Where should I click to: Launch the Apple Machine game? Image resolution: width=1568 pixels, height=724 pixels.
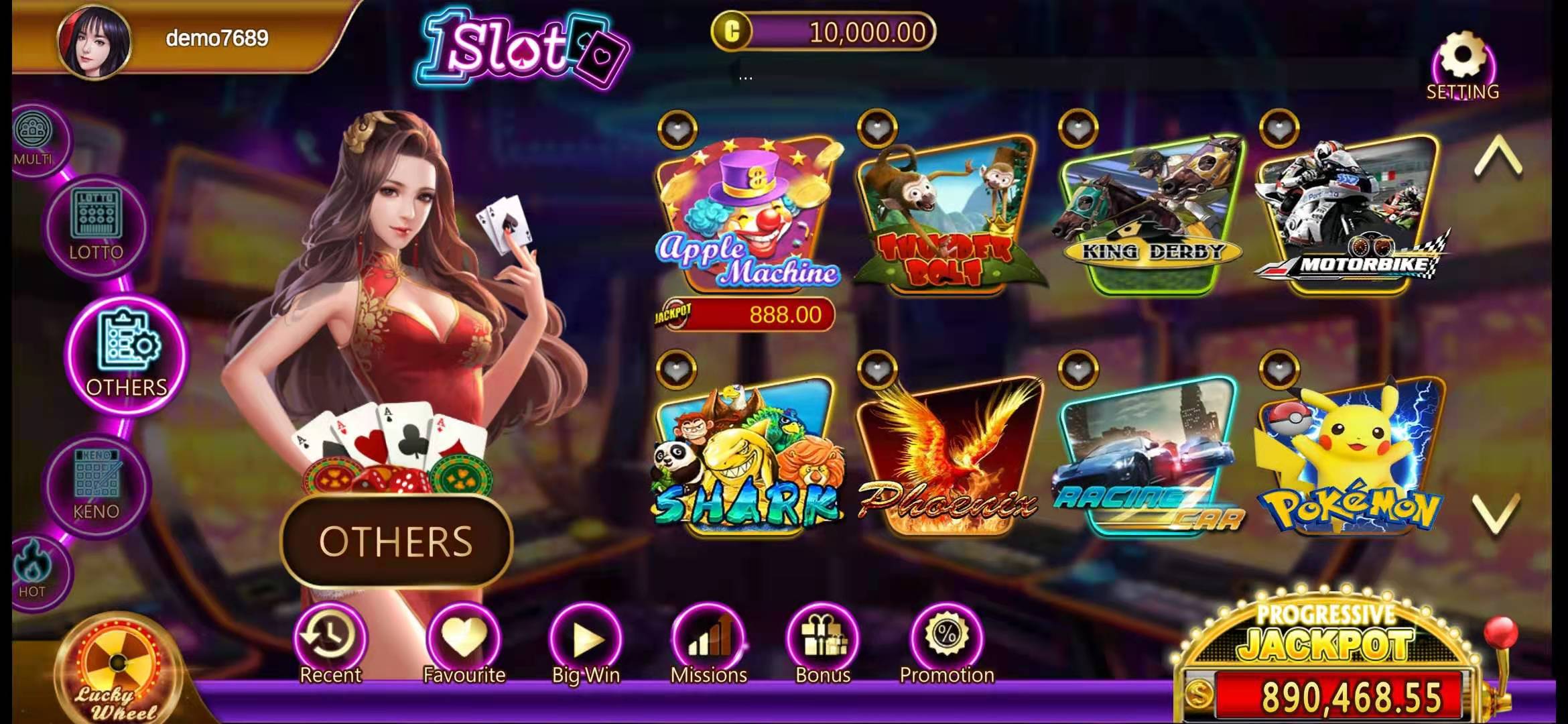tap(747, 216)
